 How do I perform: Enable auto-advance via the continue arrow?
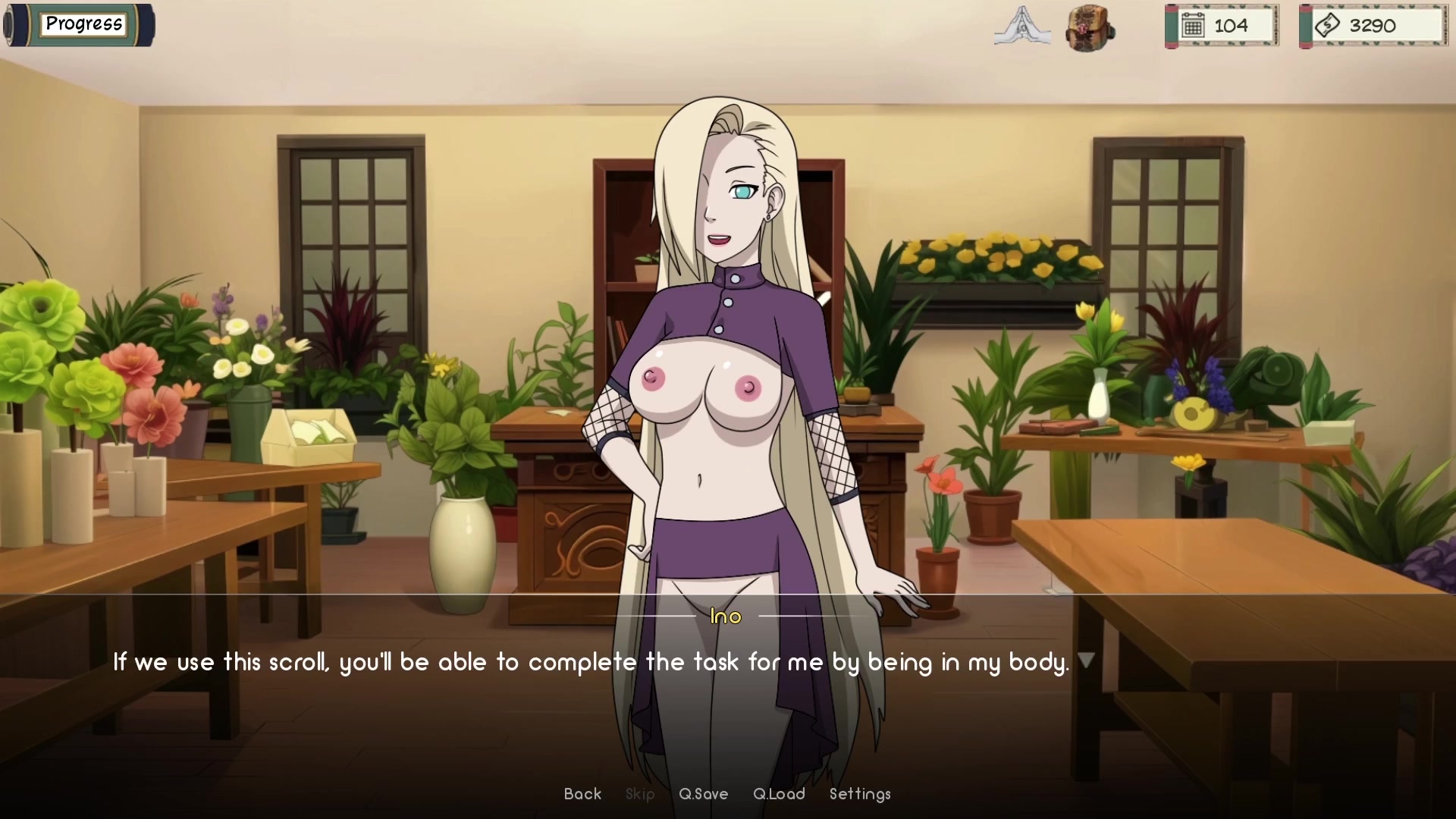click(1087, 661)
